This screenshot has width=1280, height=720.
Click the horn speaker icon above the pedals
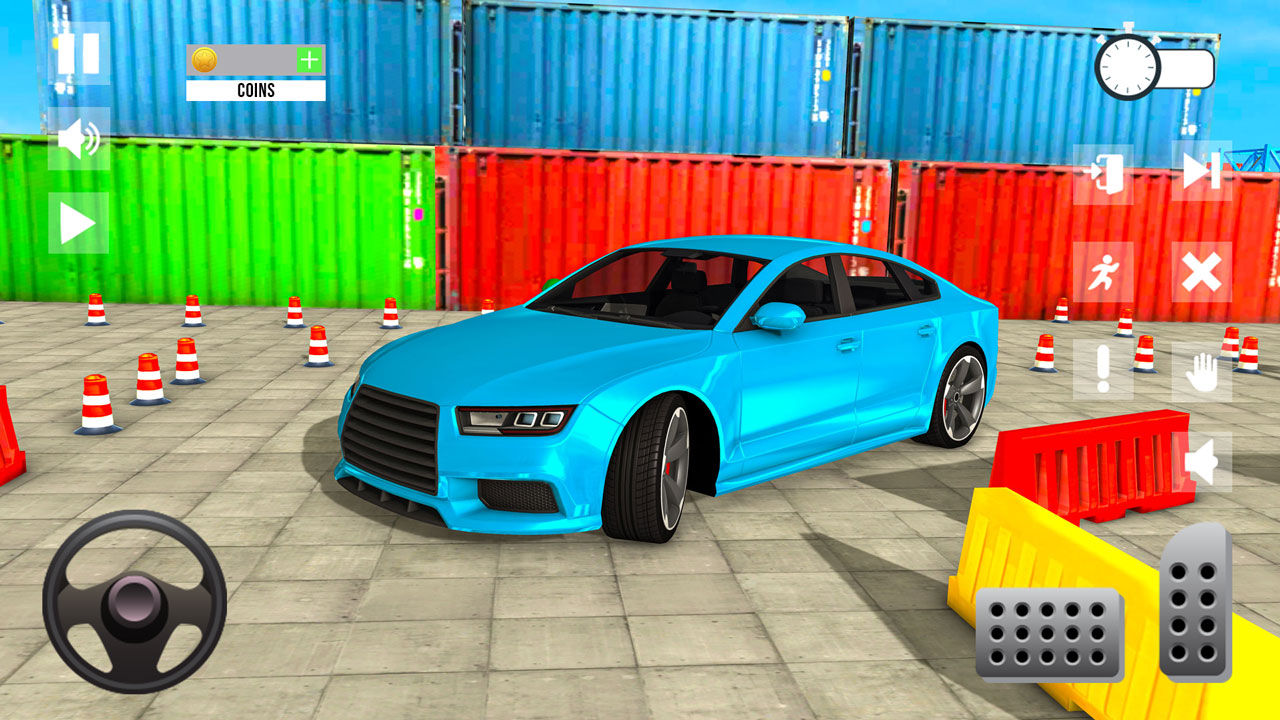[x=1203, y=460]
